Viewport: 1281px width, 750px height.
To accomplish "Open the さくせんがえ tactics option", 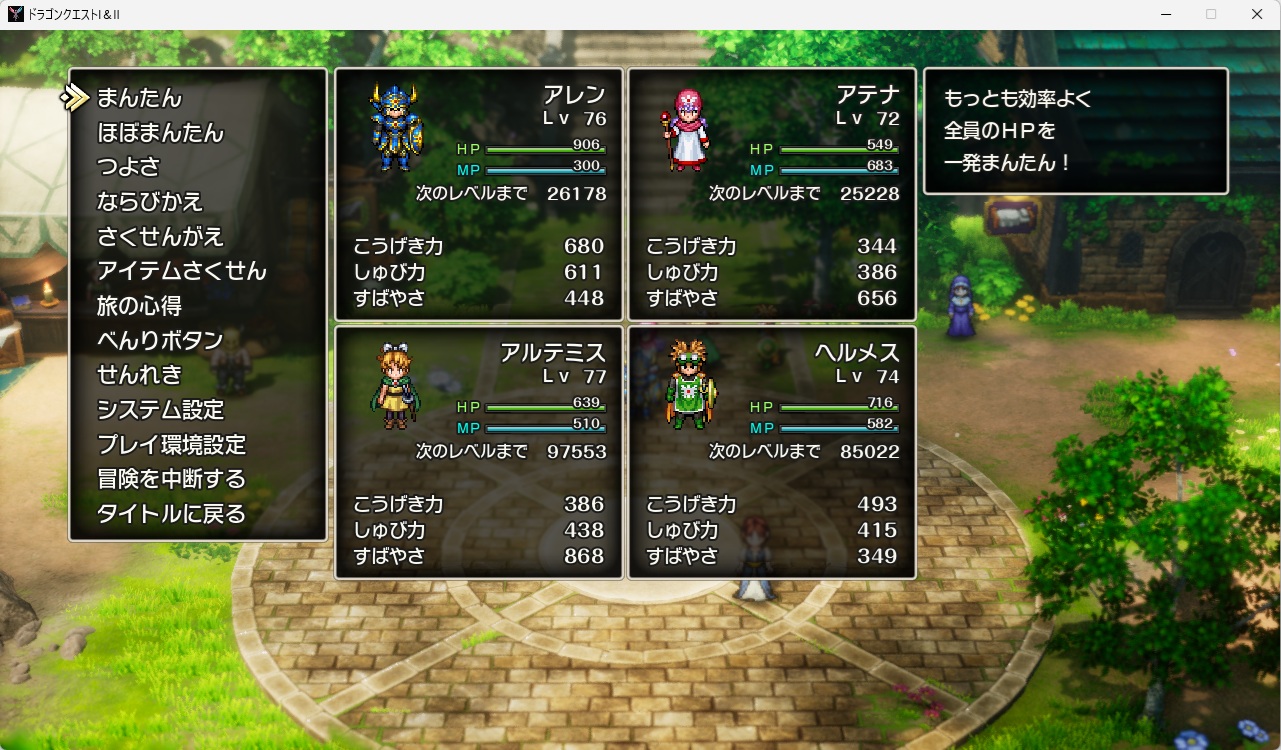I will 160,237.
